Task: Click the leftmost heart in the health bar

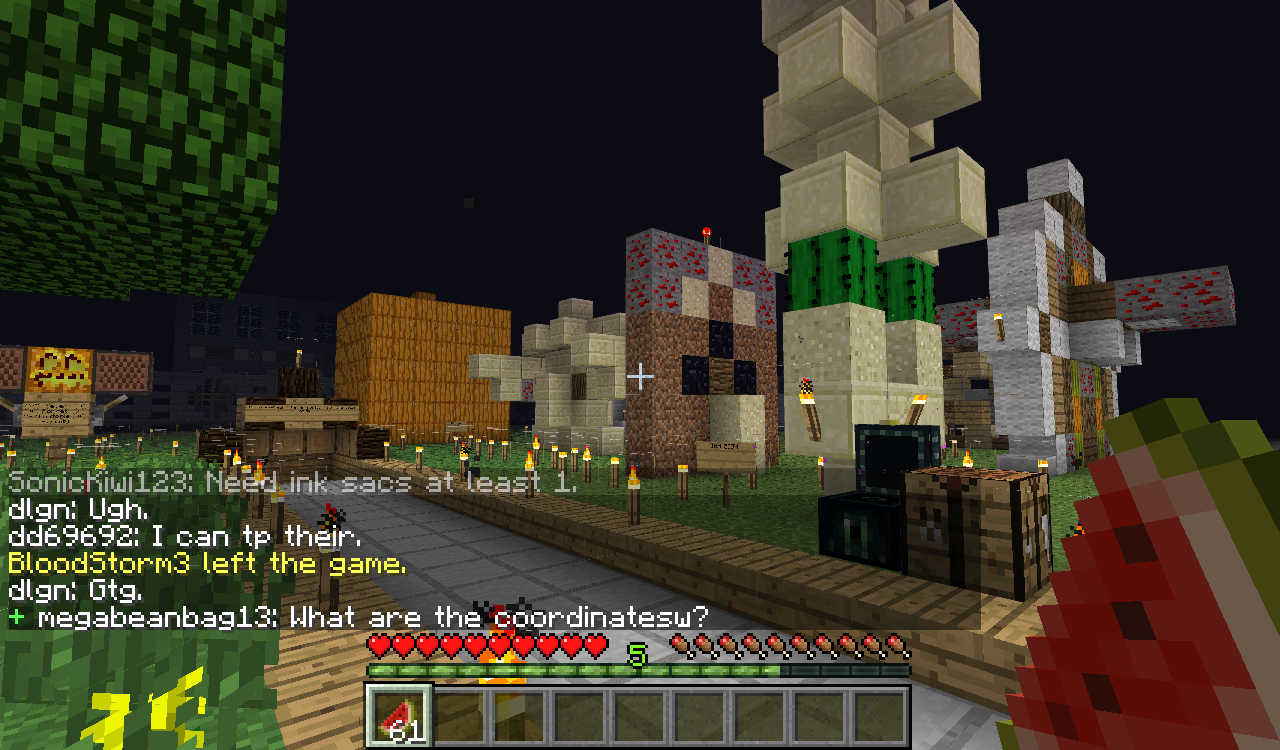Action: [377, 646]
